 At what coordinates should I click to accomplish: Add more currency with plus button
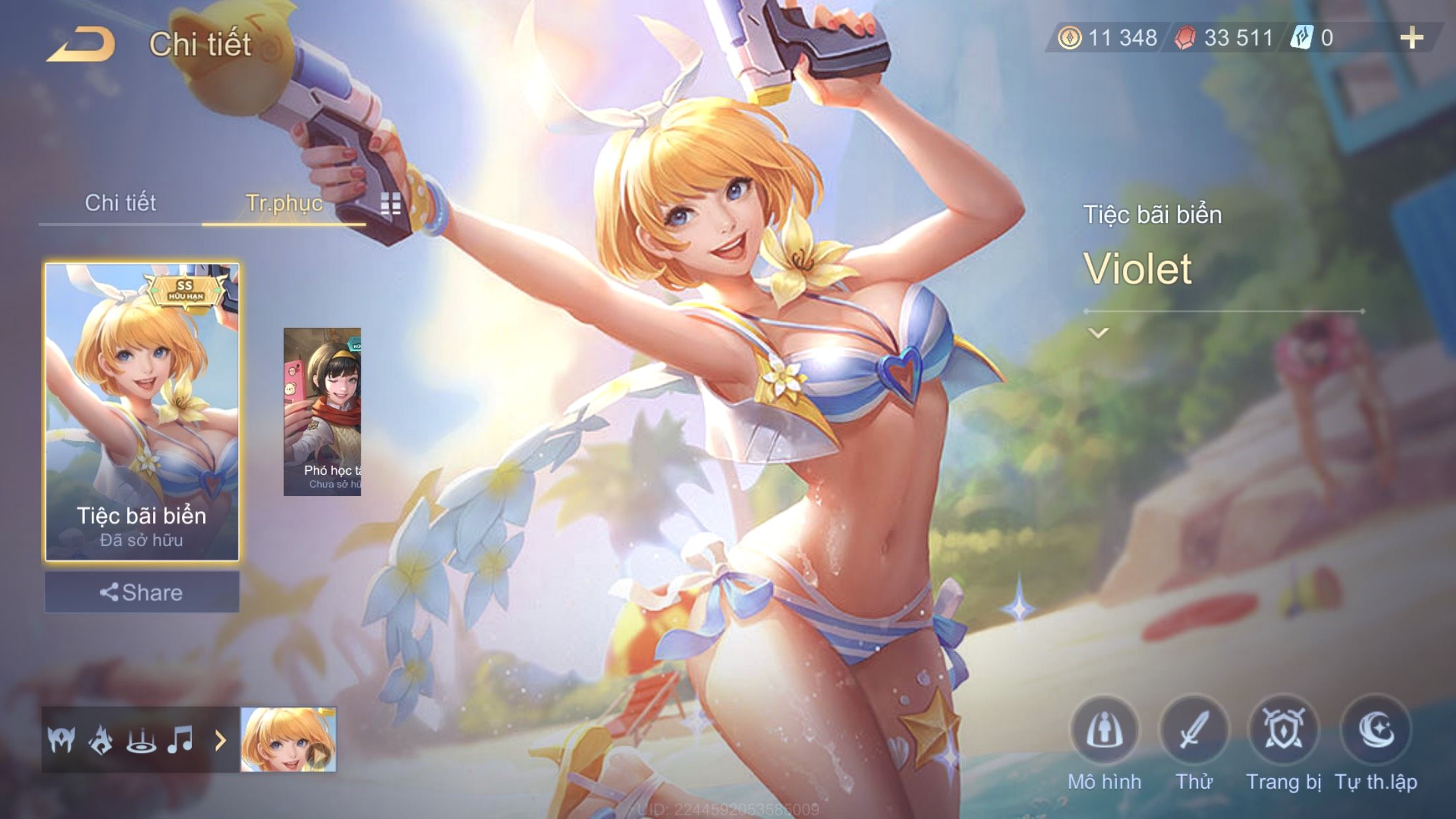coord(1411,38)
